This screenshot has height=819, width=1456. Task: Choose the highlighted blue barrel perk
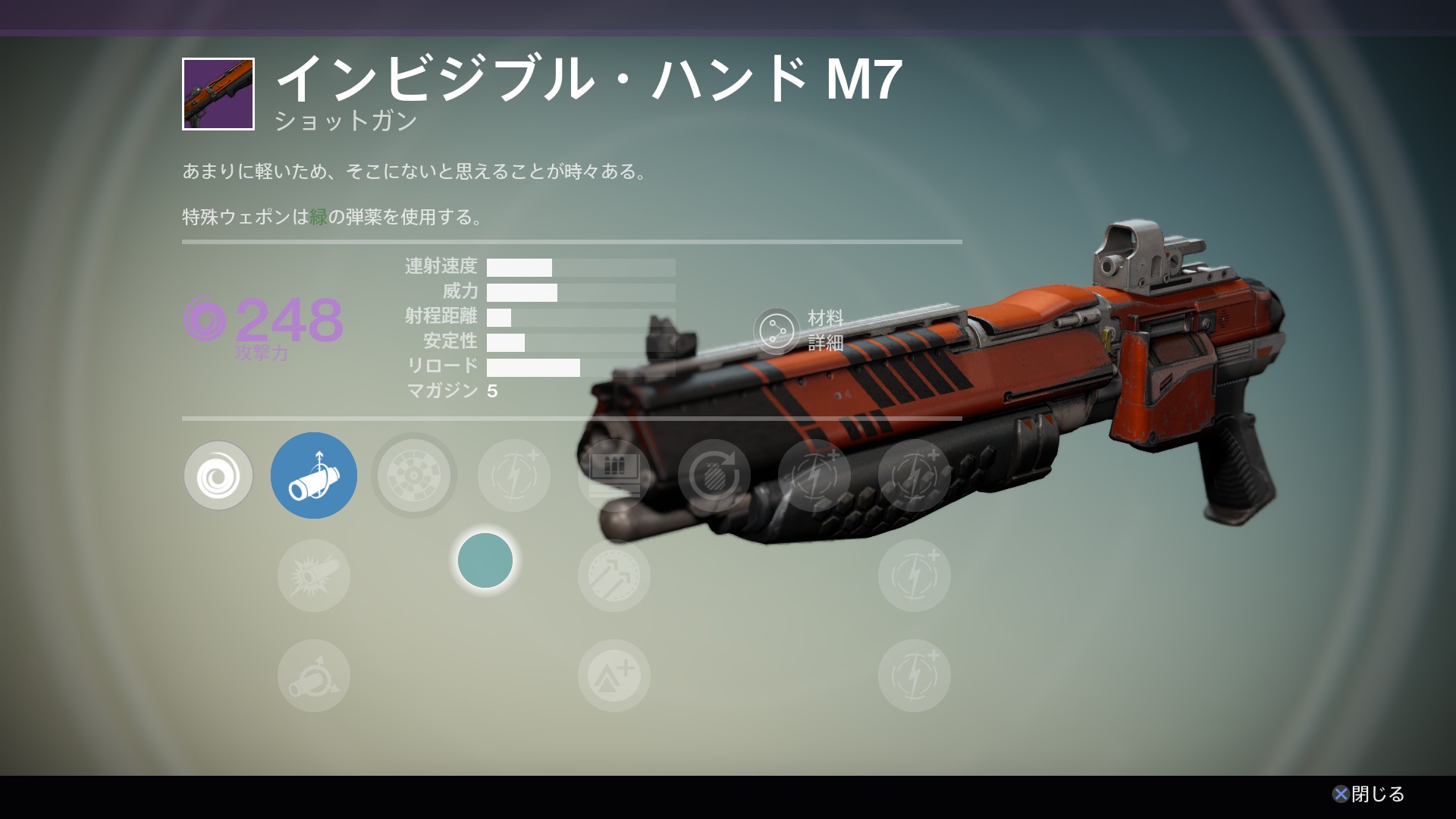(313, 475)
